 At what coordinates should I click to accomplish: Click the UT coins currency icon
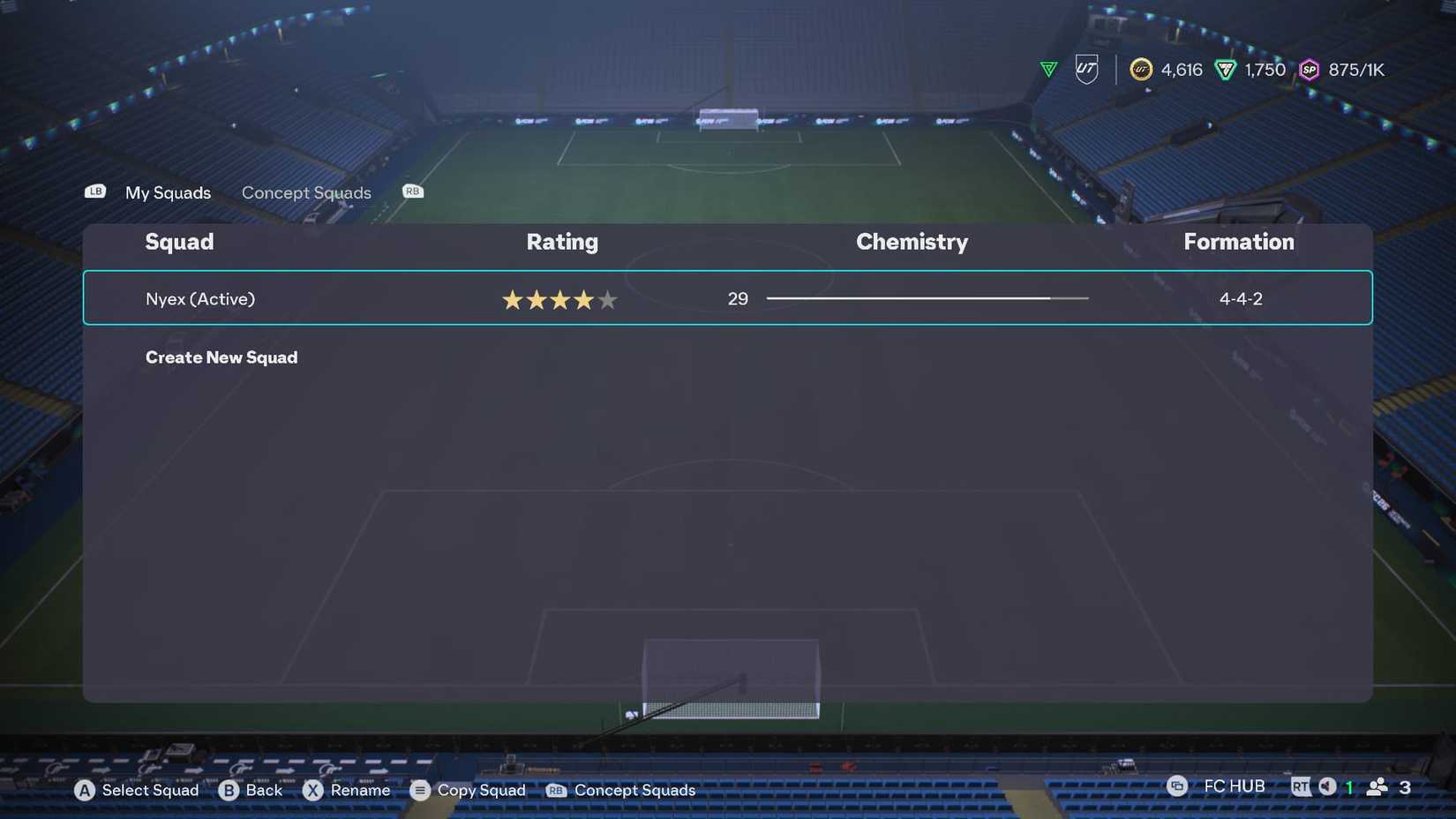1141,70
